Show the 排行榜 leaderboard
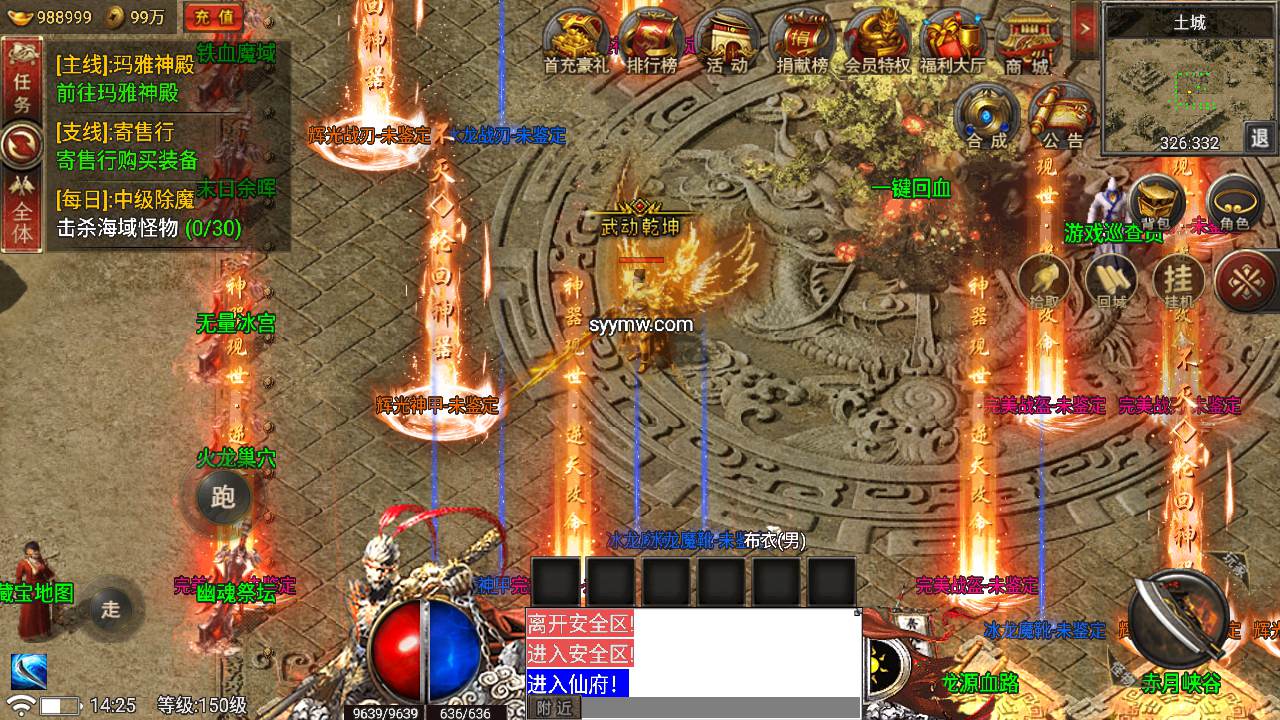Image resolution: width=1280 pixels, height=720 pixels. tap(652, 42)
